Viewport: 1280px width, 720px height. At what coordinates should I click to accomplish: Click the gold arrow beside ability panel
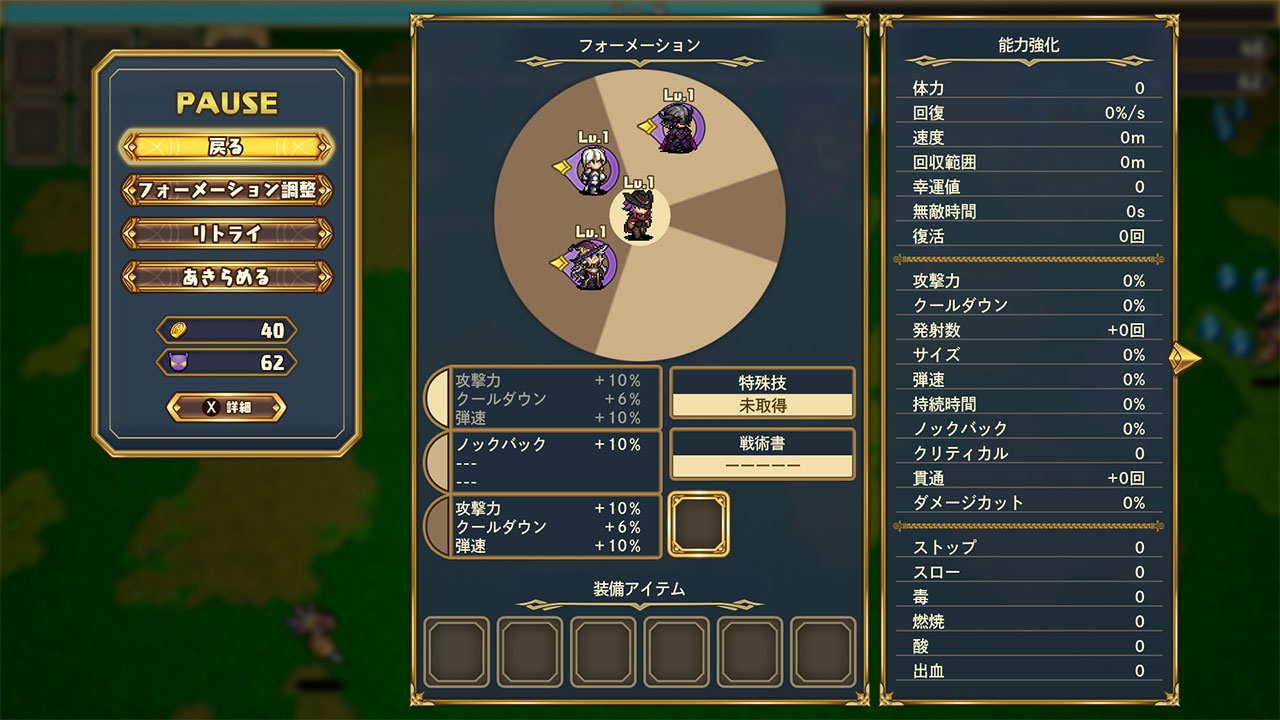1185,357
